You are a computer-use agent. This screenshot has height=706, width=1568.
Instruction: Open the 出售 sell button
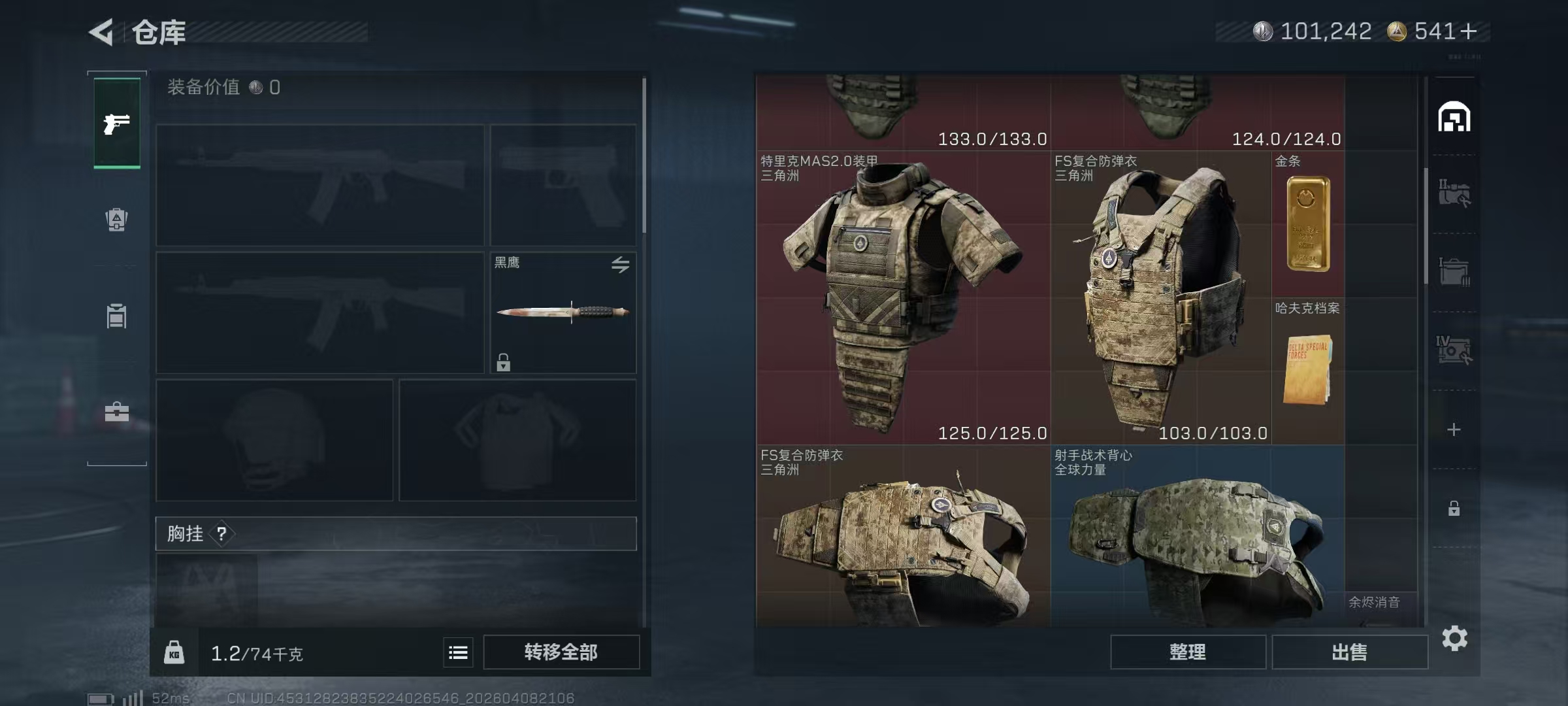click(1349, 652)
